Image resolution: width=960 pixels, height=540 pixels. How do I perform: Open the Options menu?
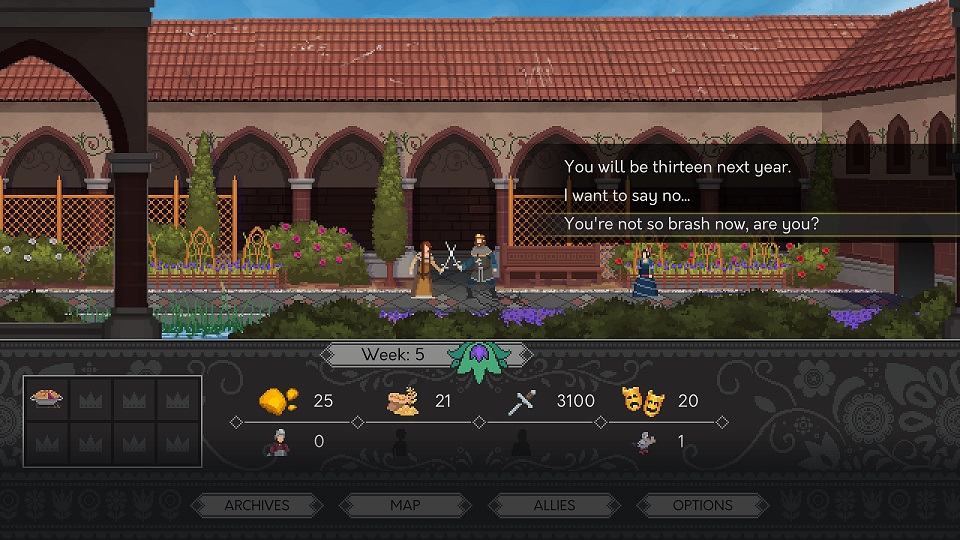tap(702, 505)
